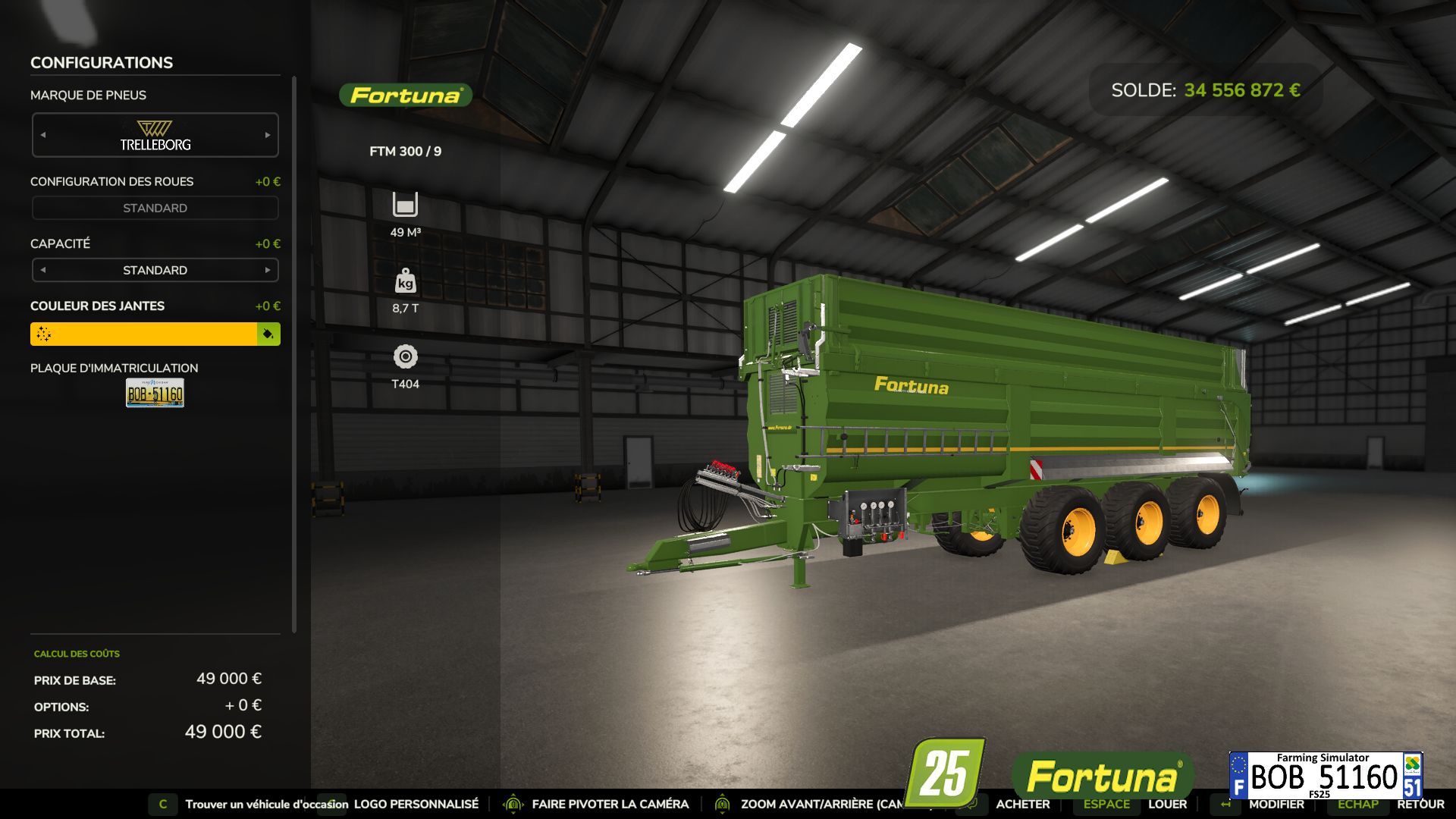Select next tire brand after Trelleborg
Screen dimensions: 1456x819
pyautogui.click(x=268, y=135)
